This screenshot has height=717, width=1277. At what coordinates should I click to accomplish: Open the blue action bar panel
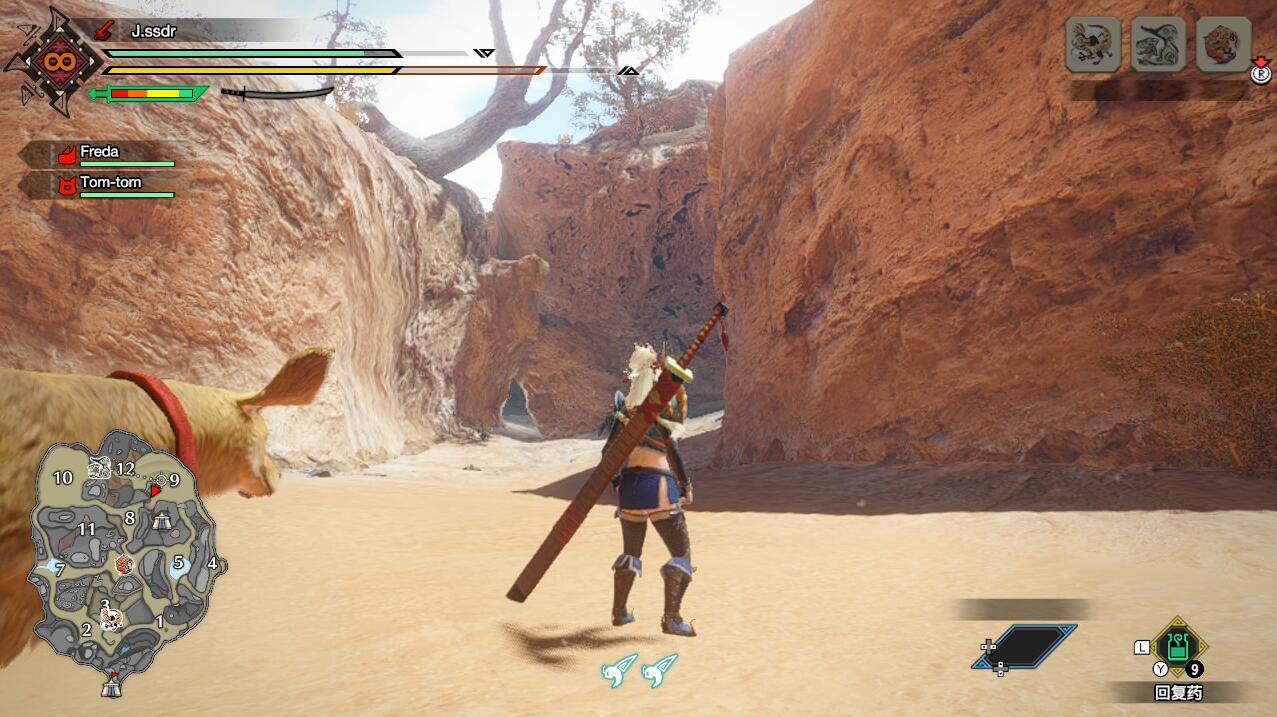click(1026, 647)
